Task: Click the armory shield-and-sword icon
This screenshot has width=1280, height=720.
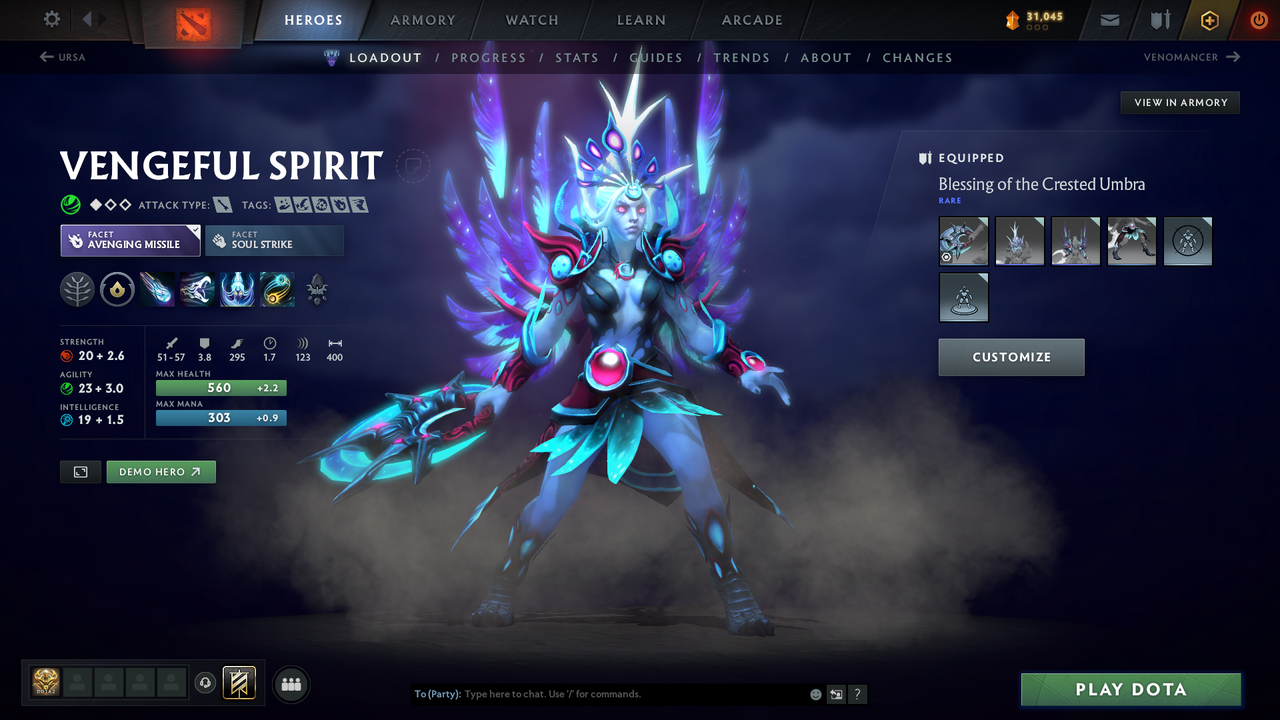Action: [x=1160, y=19]
